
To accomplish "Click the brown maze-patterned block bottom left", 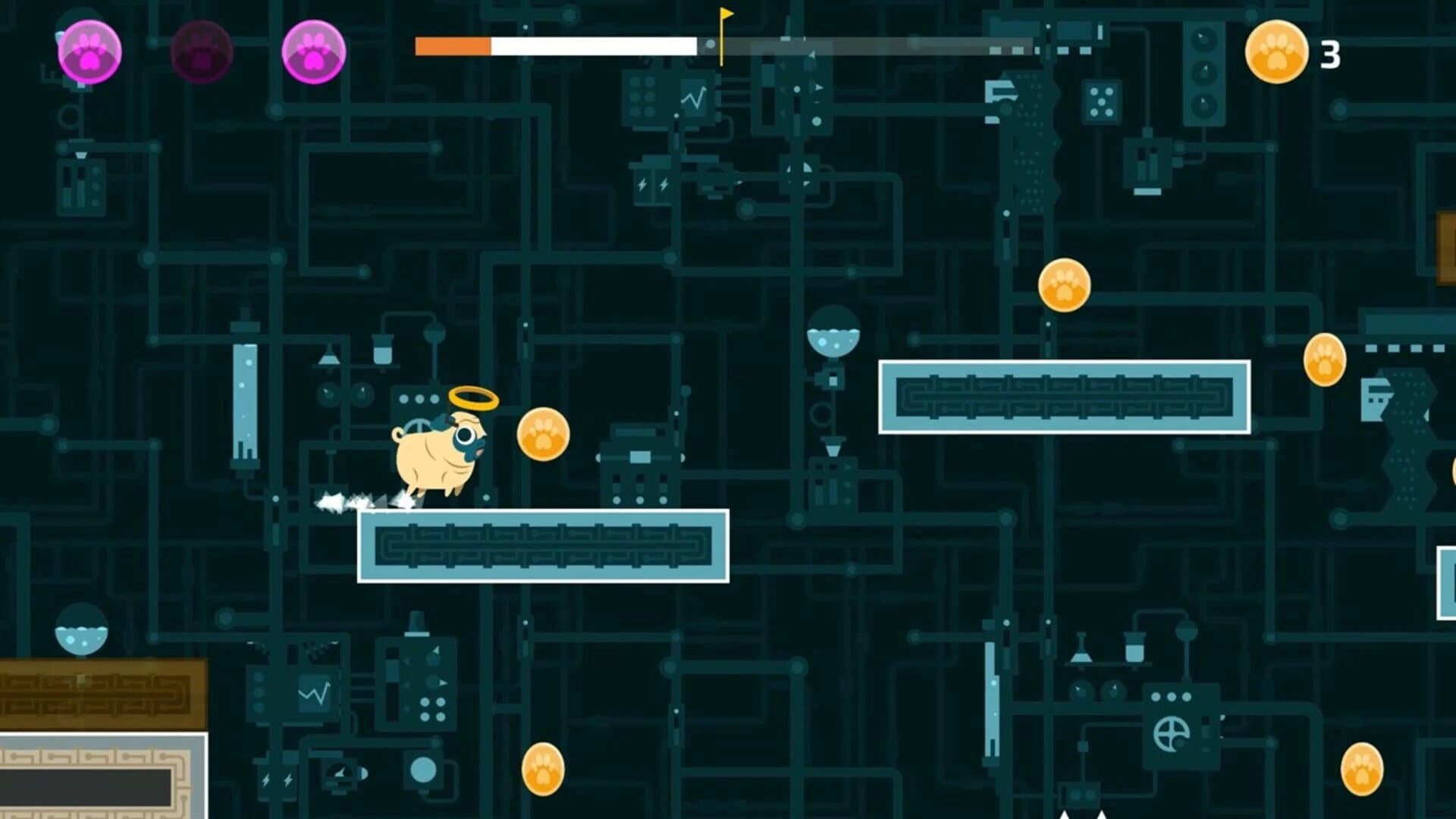I will coord(102,694).
